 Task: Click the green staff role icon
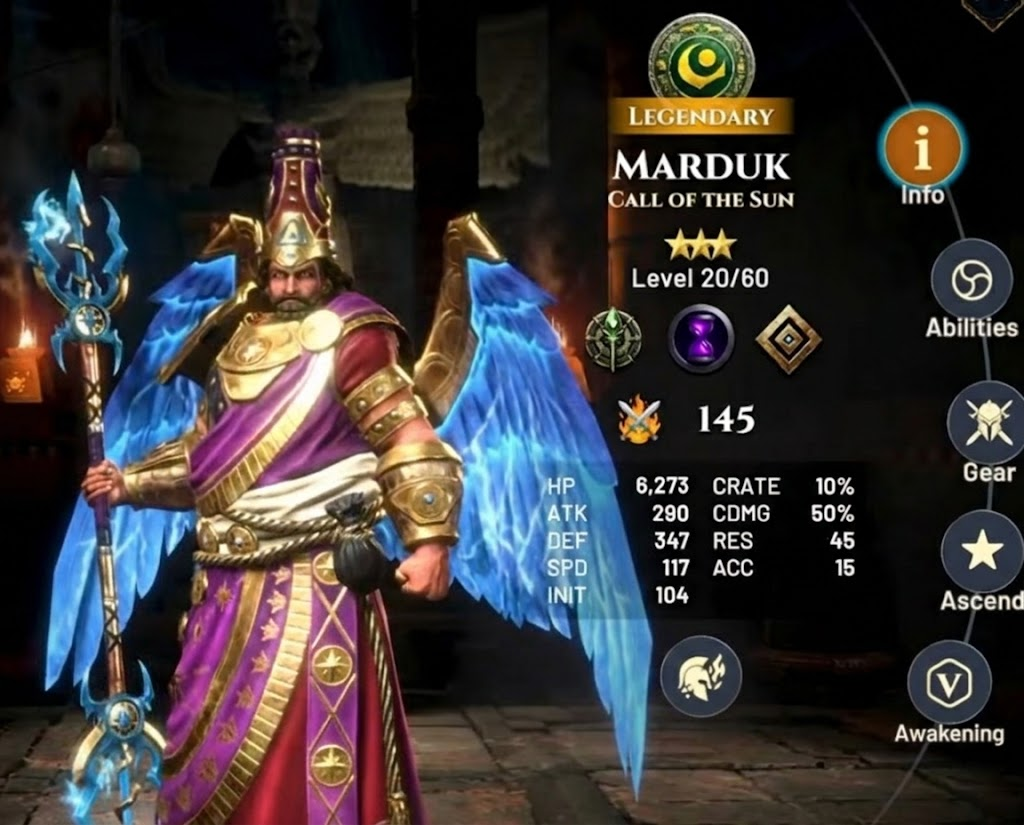coord(613,339)
